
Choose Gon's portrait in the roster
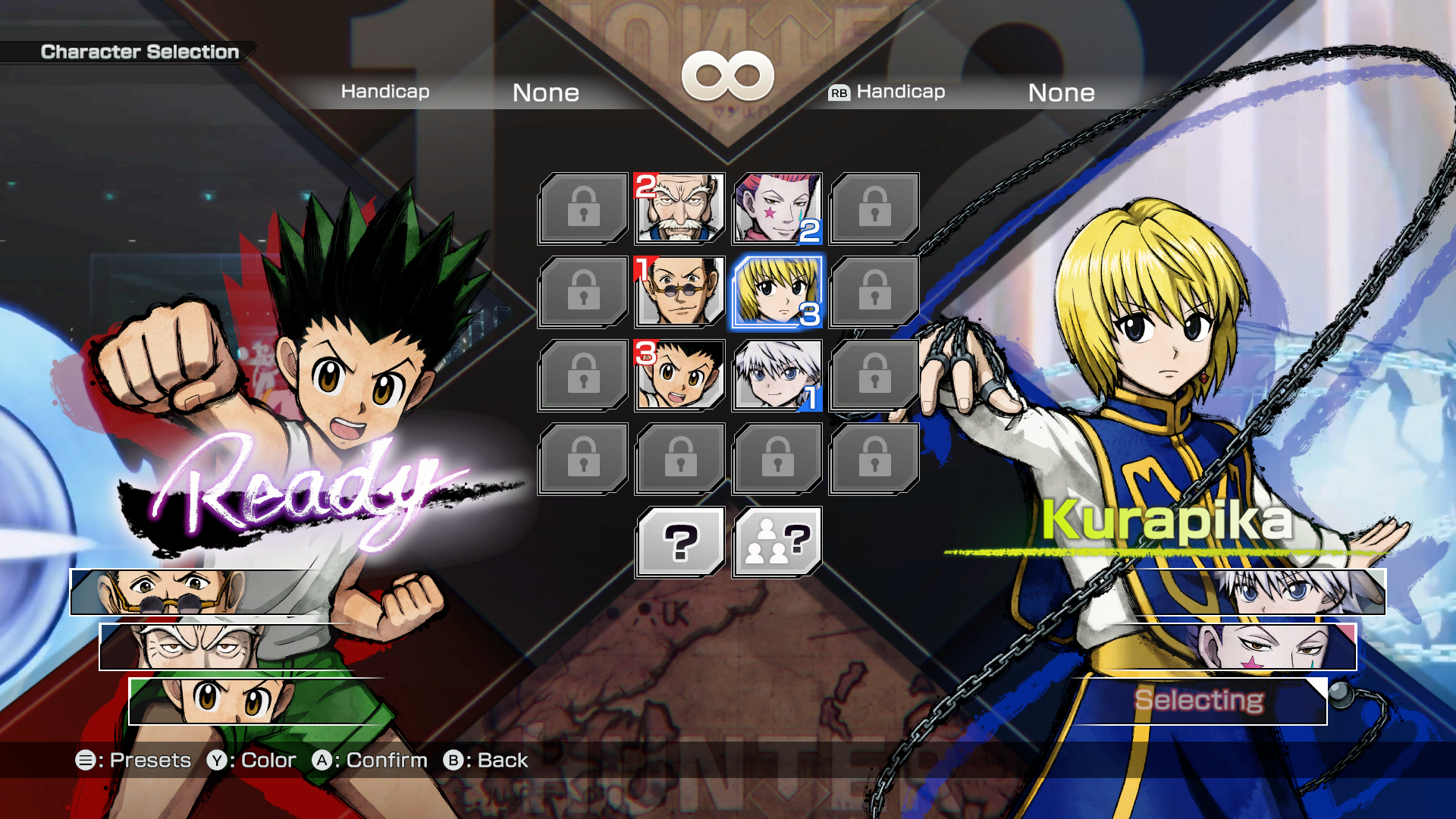tap(680, 375)
